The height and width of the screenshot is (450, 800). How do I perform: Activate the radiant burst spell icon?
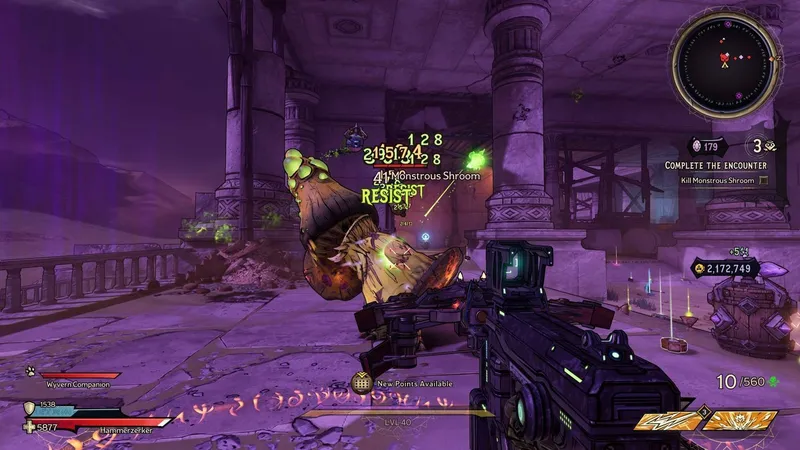click(x=741, y=421)
